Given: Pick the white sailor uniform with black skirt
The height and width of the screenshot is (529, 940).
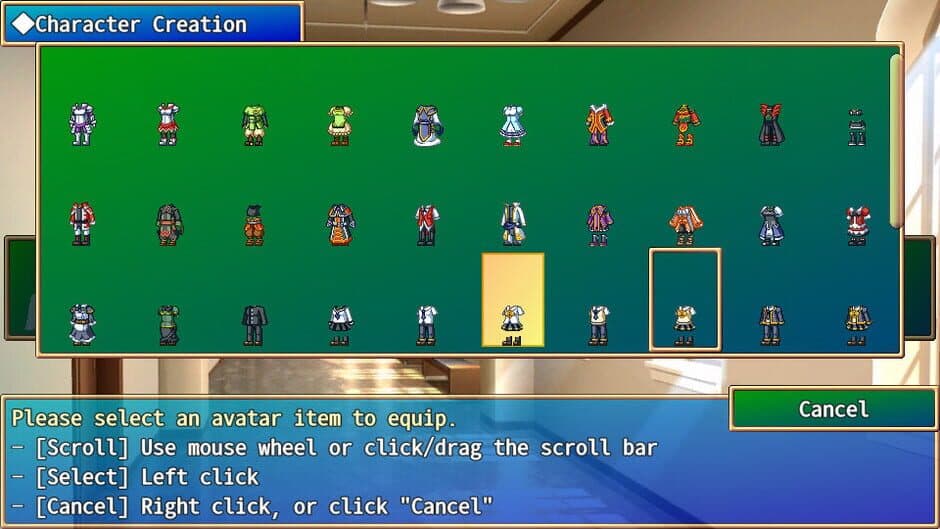Looking at the screenshot, I should click(x=341, y=325).
